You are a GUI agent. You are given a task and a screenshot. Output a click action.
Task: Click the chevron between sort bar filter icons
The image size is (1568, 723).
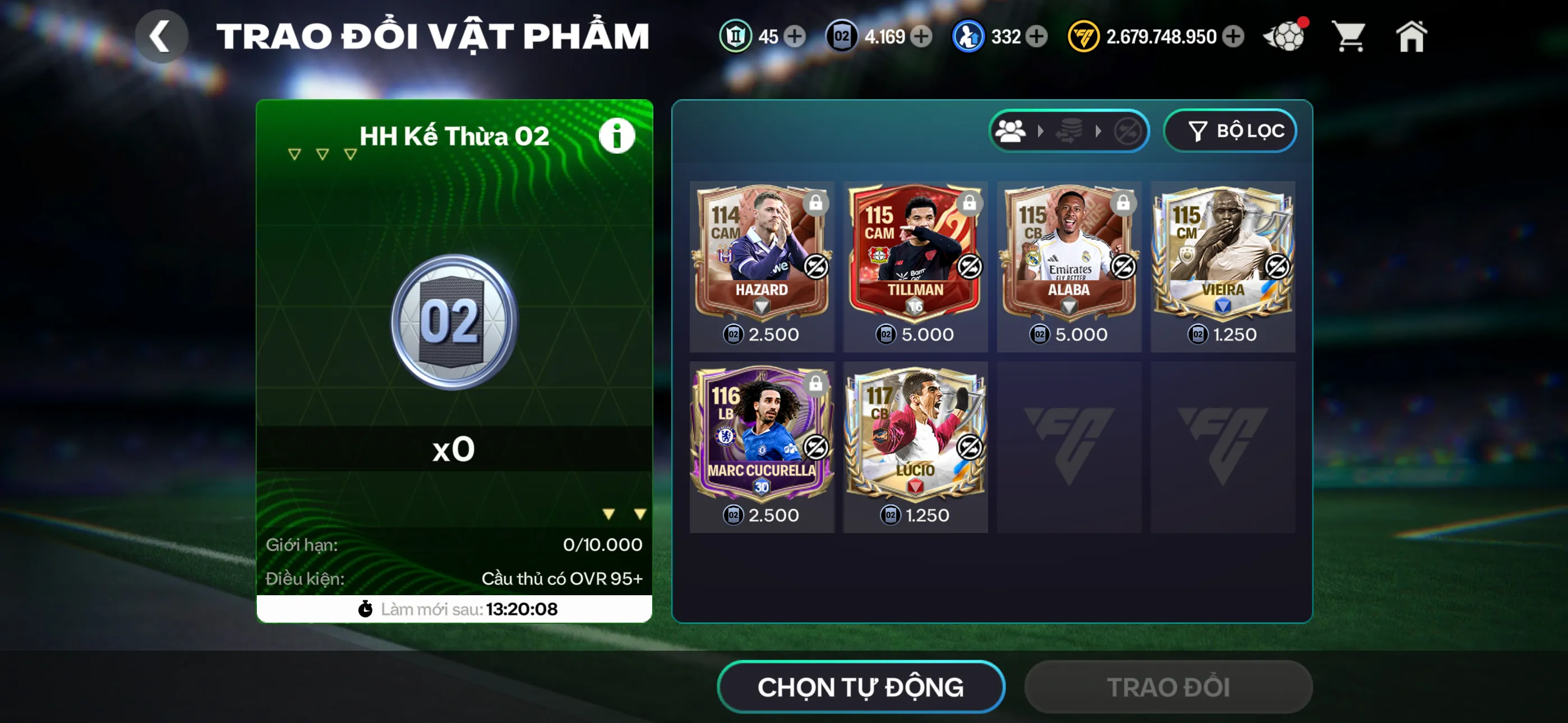pos(1041,131)
